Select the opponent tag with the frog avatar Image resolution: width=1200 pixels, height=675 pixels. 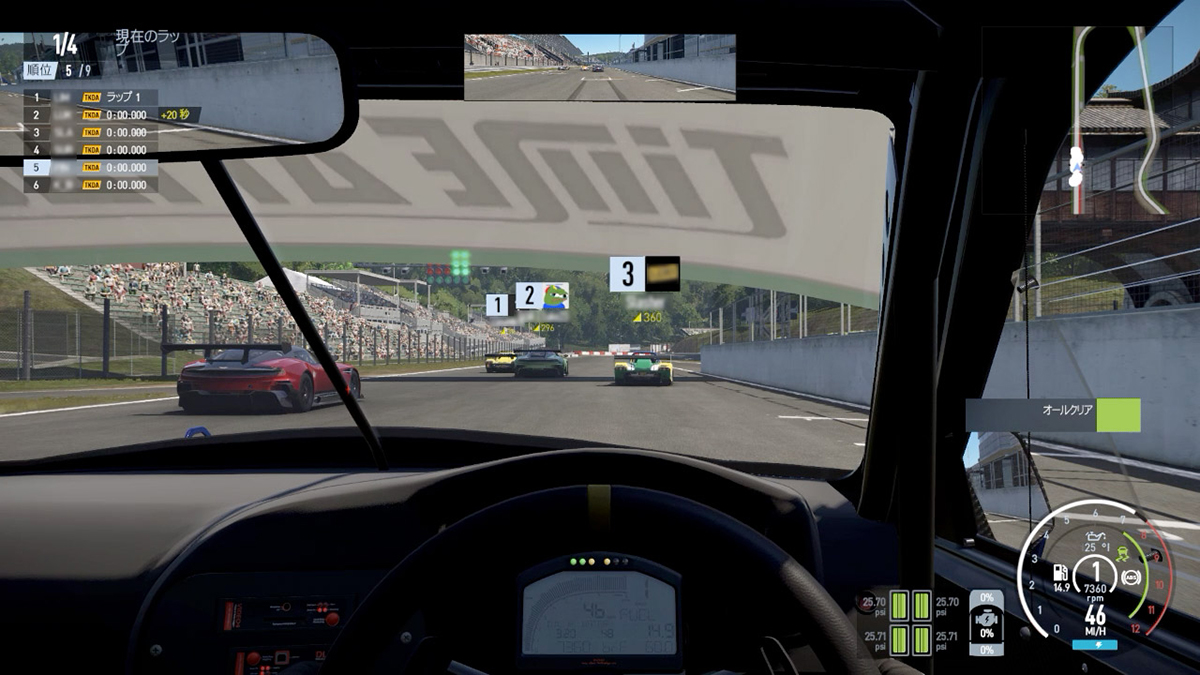pyautogui.click(x=542, y=295)
